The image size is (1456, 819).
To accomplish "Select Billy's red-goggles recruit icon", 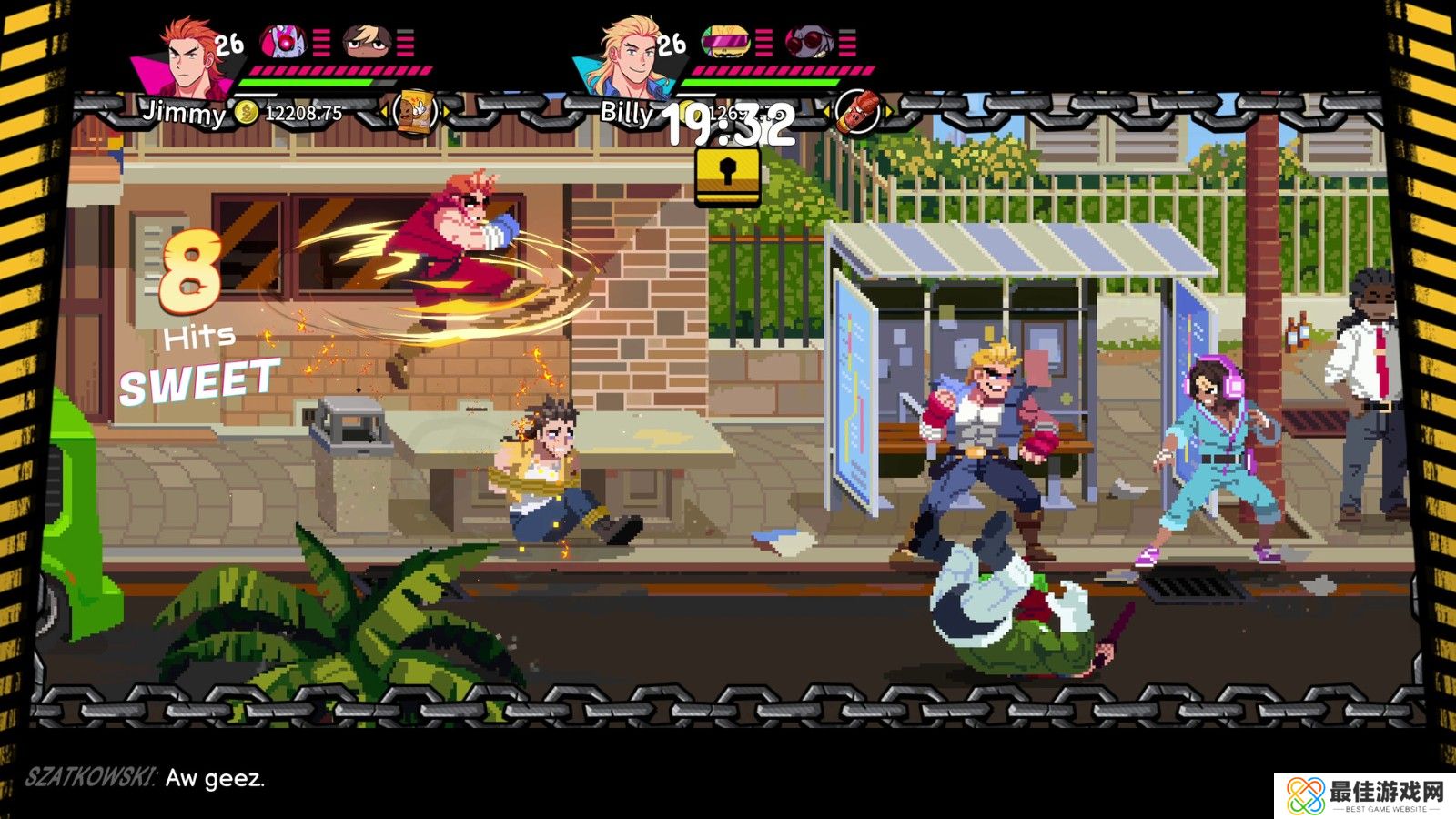I will 810,41.
